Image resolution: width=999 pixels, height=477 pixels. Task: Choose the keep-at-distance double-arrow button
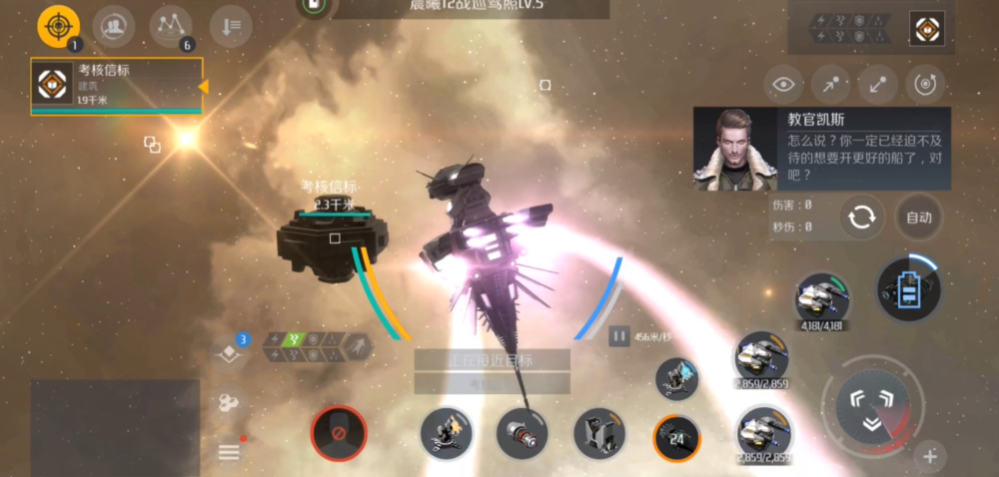click(877, 86)
